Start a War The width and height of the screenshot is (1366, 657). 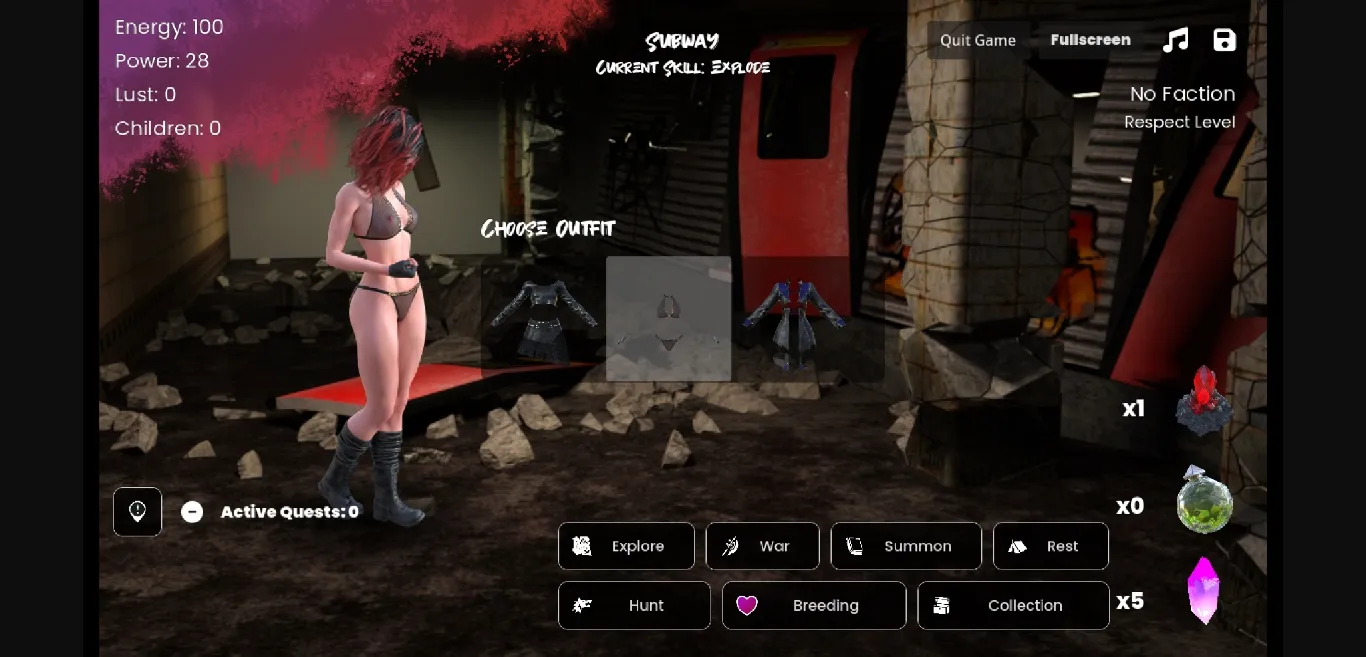762,546
